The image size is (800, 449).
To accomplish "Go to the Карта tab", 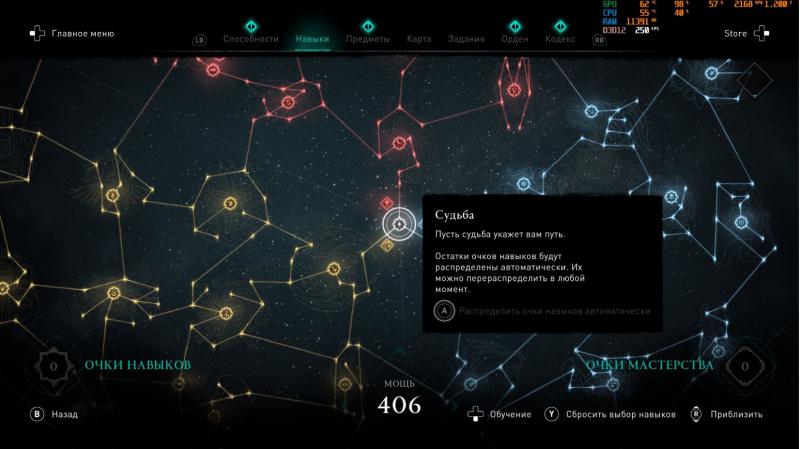I will 419,40.
